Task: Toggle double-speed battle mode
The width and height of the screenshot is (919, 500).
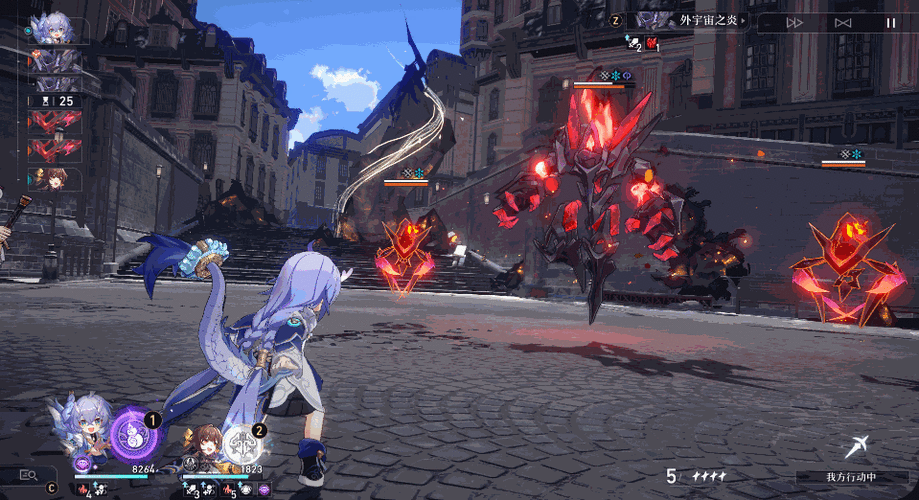Action: pos(795,22)
